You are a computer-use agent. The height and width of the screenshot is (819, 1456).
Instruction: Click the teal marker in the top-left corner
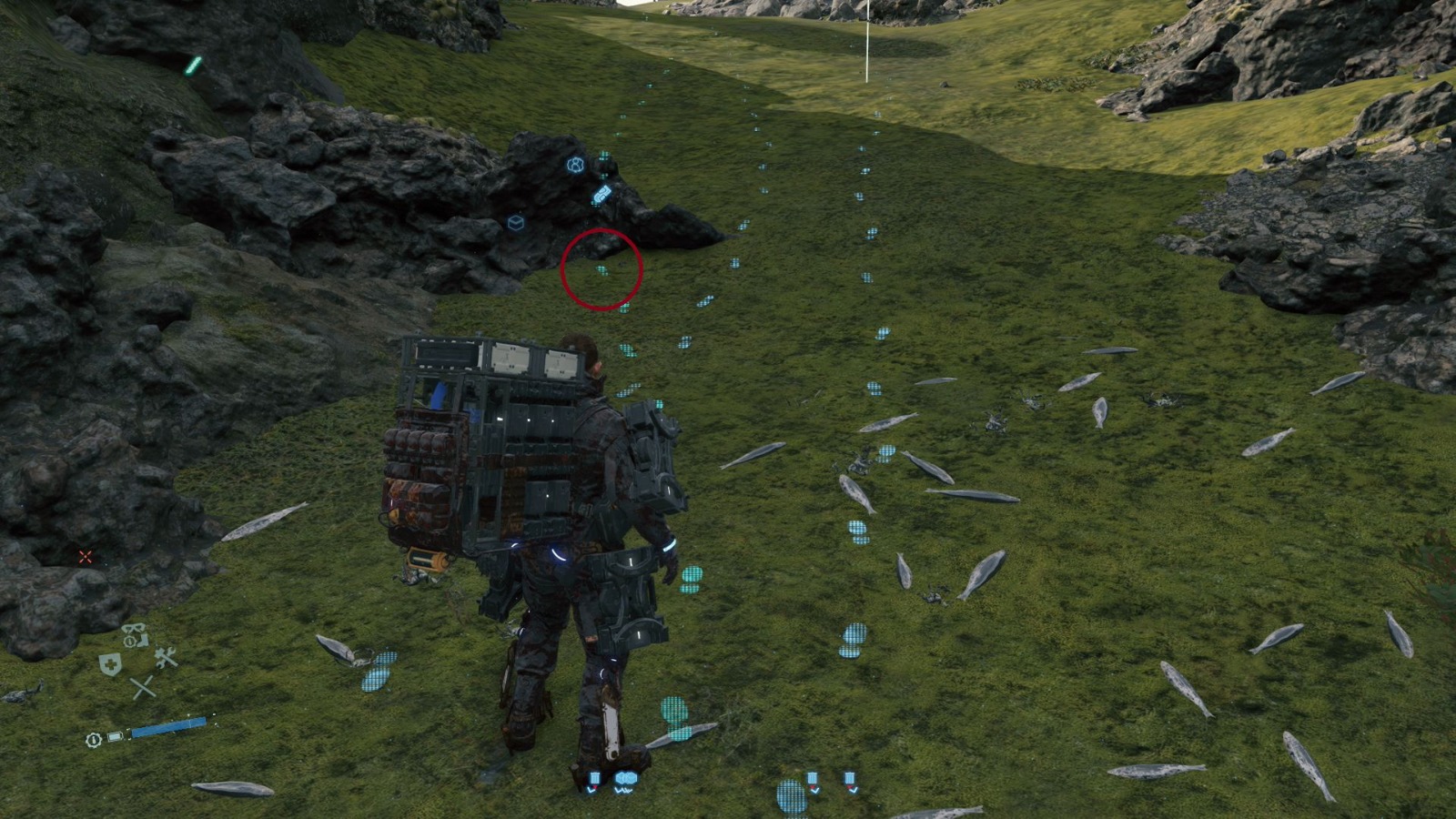coord(193,66)
